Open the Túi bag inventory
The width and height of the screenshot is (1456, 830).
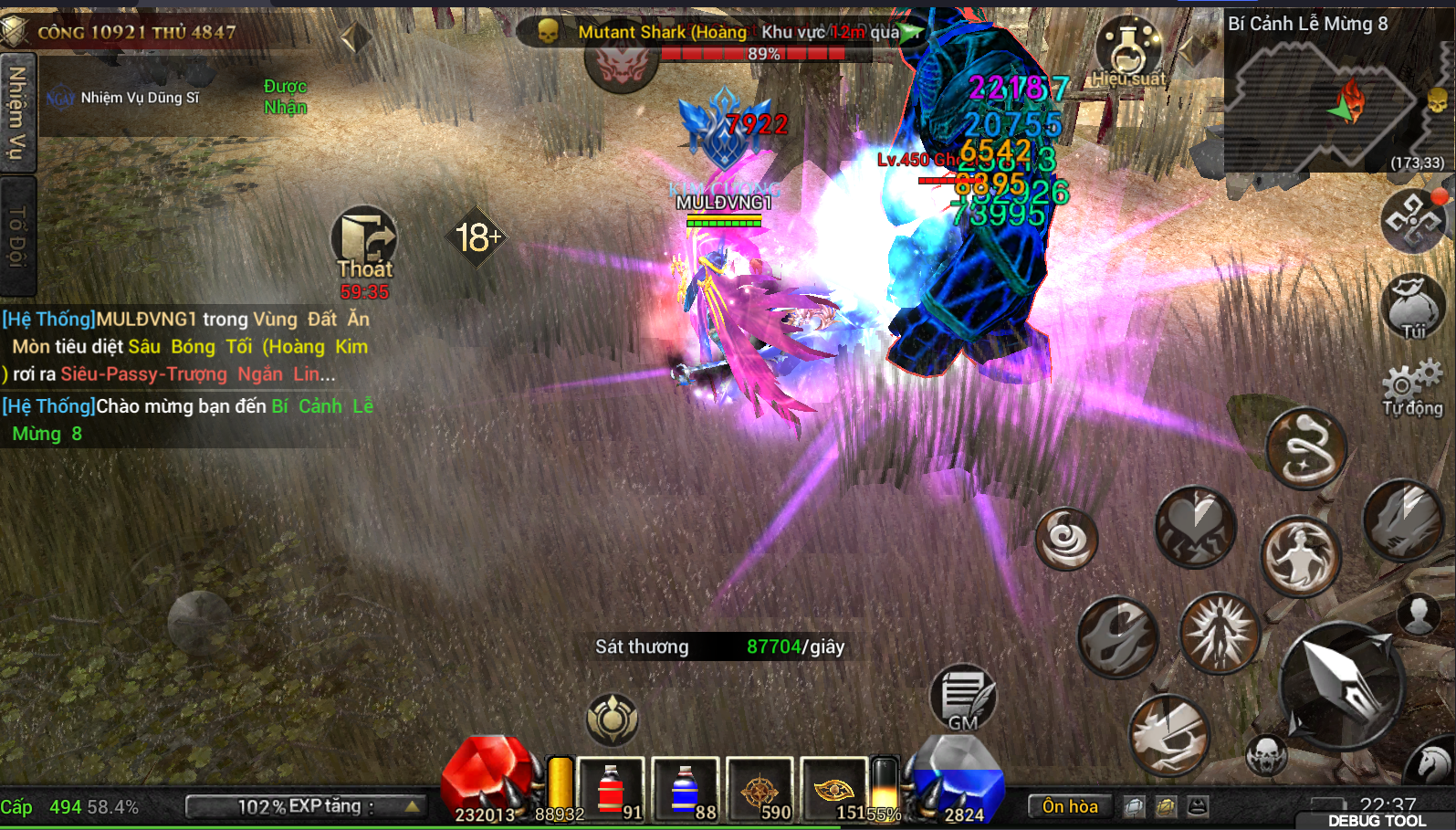[1413, 308]
